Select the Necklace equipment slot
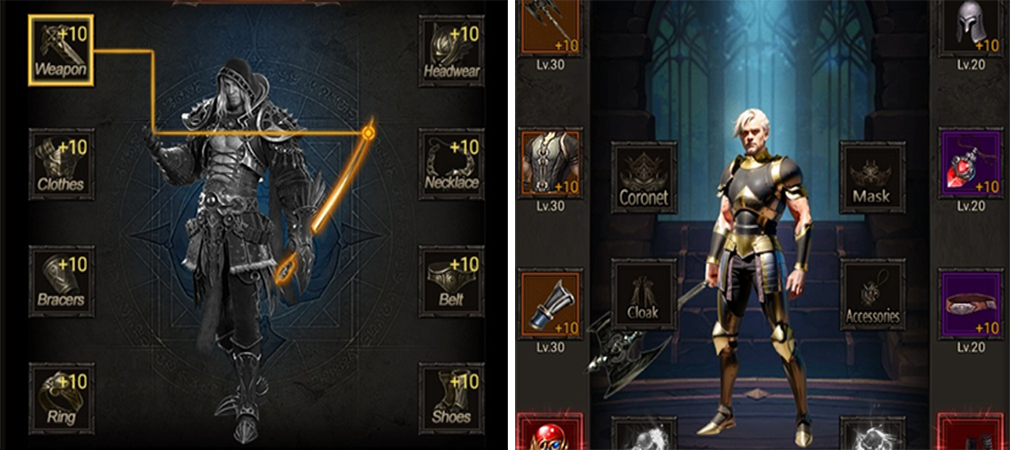 click(x=451, y=163)
